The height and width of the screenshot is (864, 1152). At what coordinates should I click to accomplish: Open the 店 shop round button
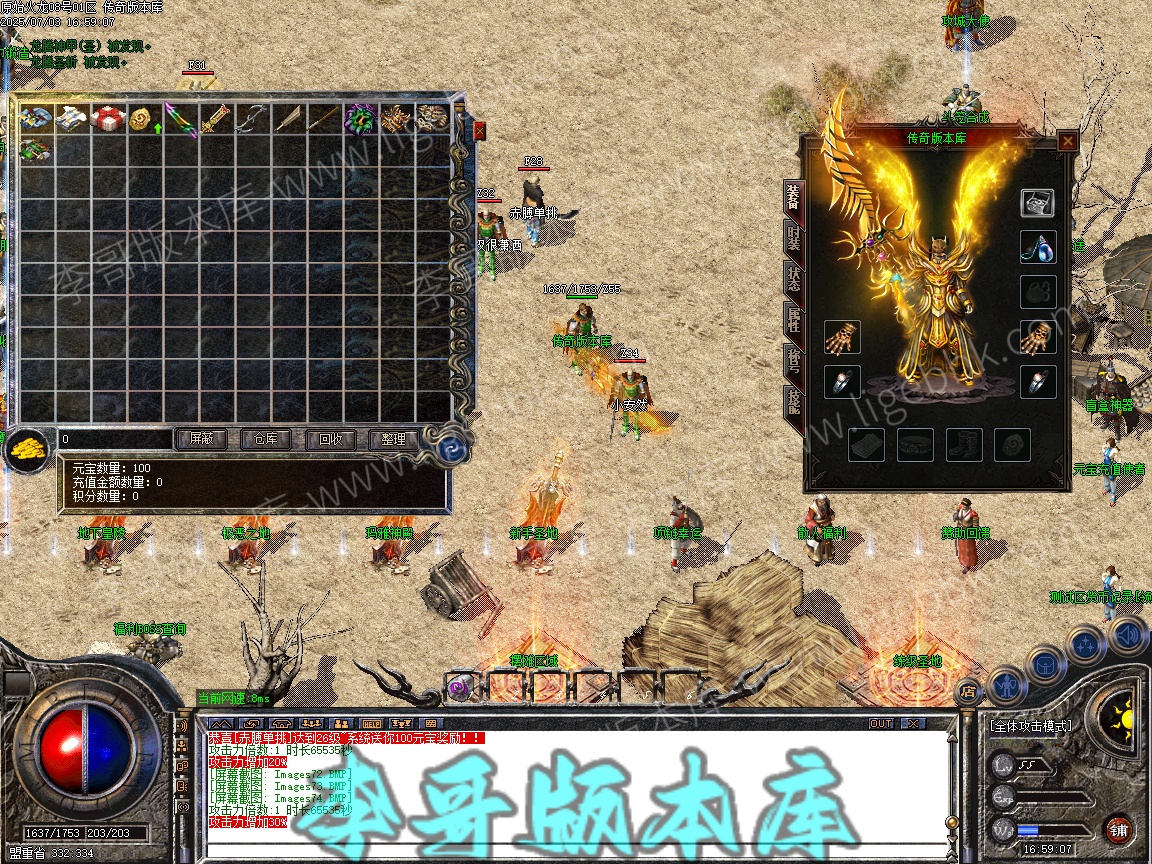click(967, 691)
